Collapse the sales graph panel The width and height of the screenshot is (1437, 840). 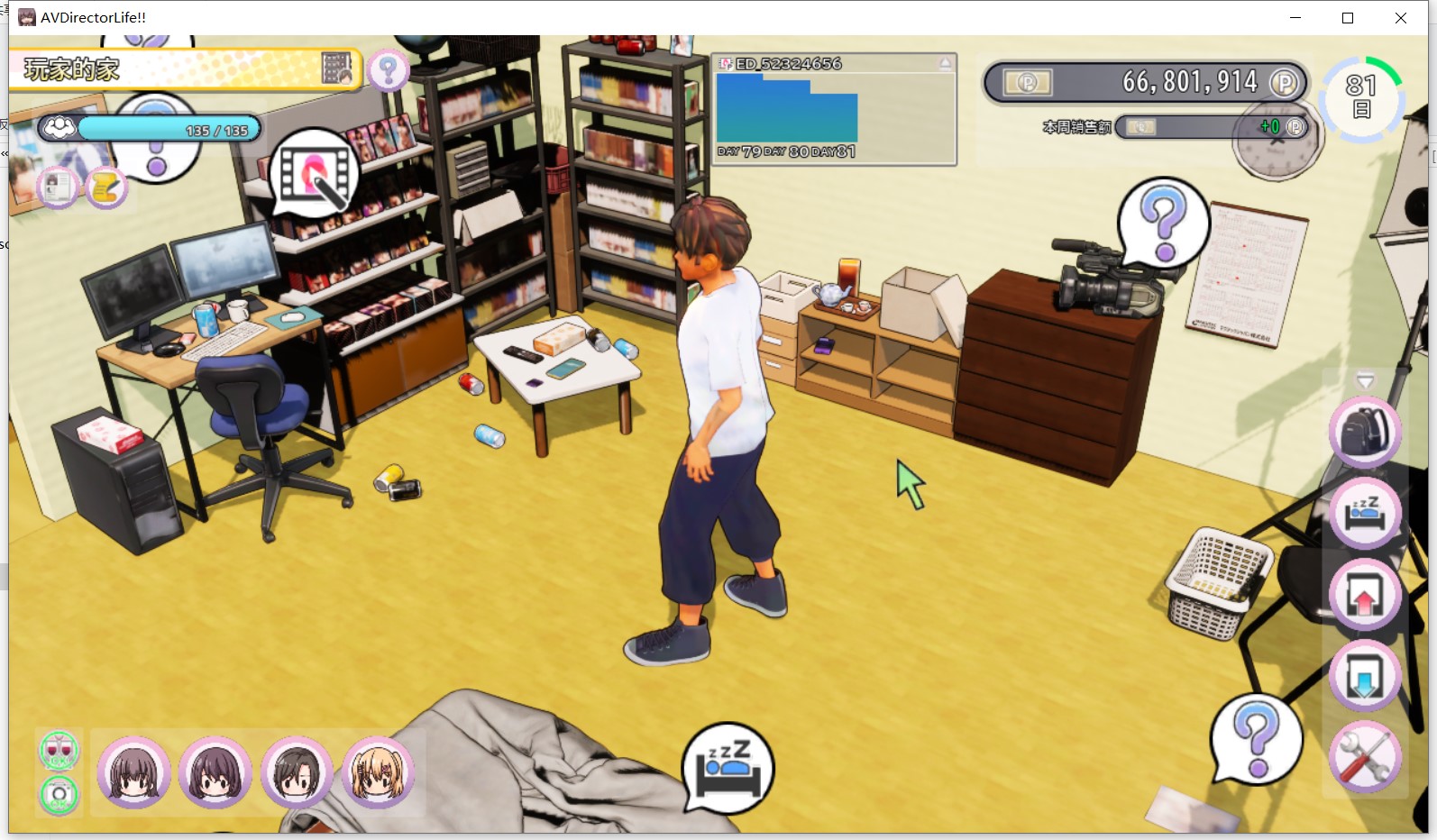pyautogui.click(x=945, y=64)
